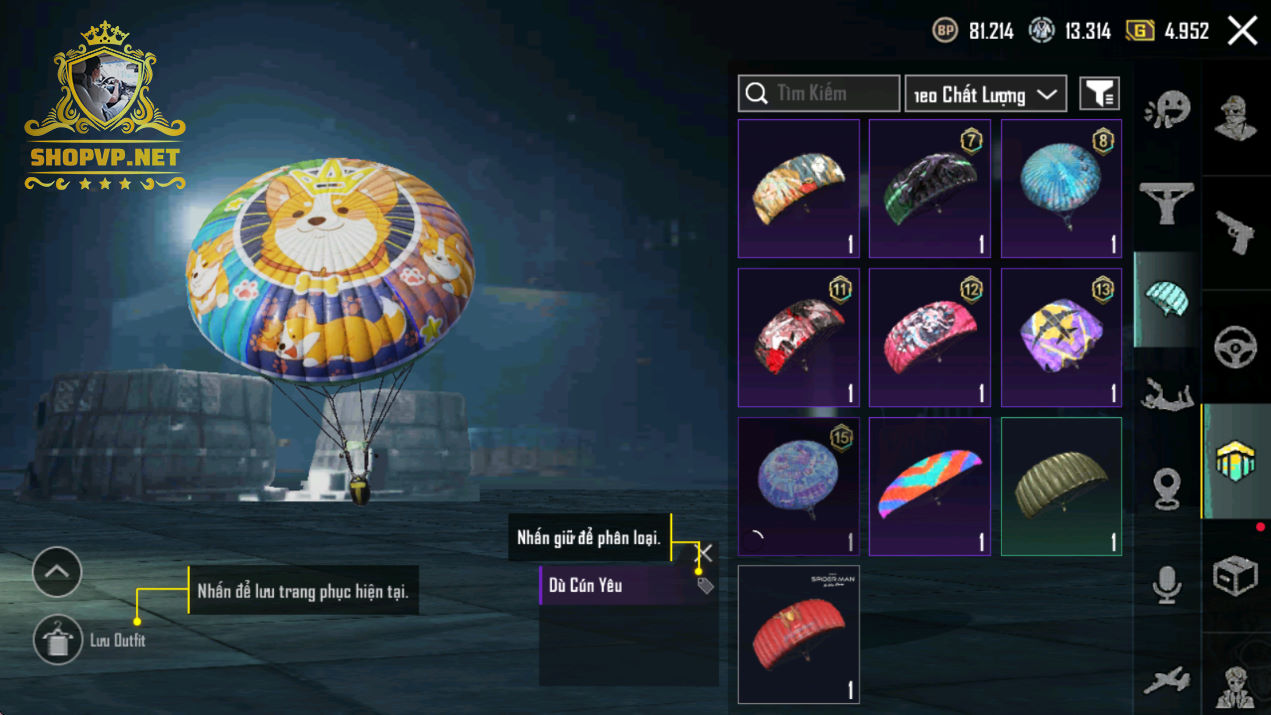Choose the black and green parachute with badge 7
The width and height of the screenshot is (1271, 715).
click(929, 189)
